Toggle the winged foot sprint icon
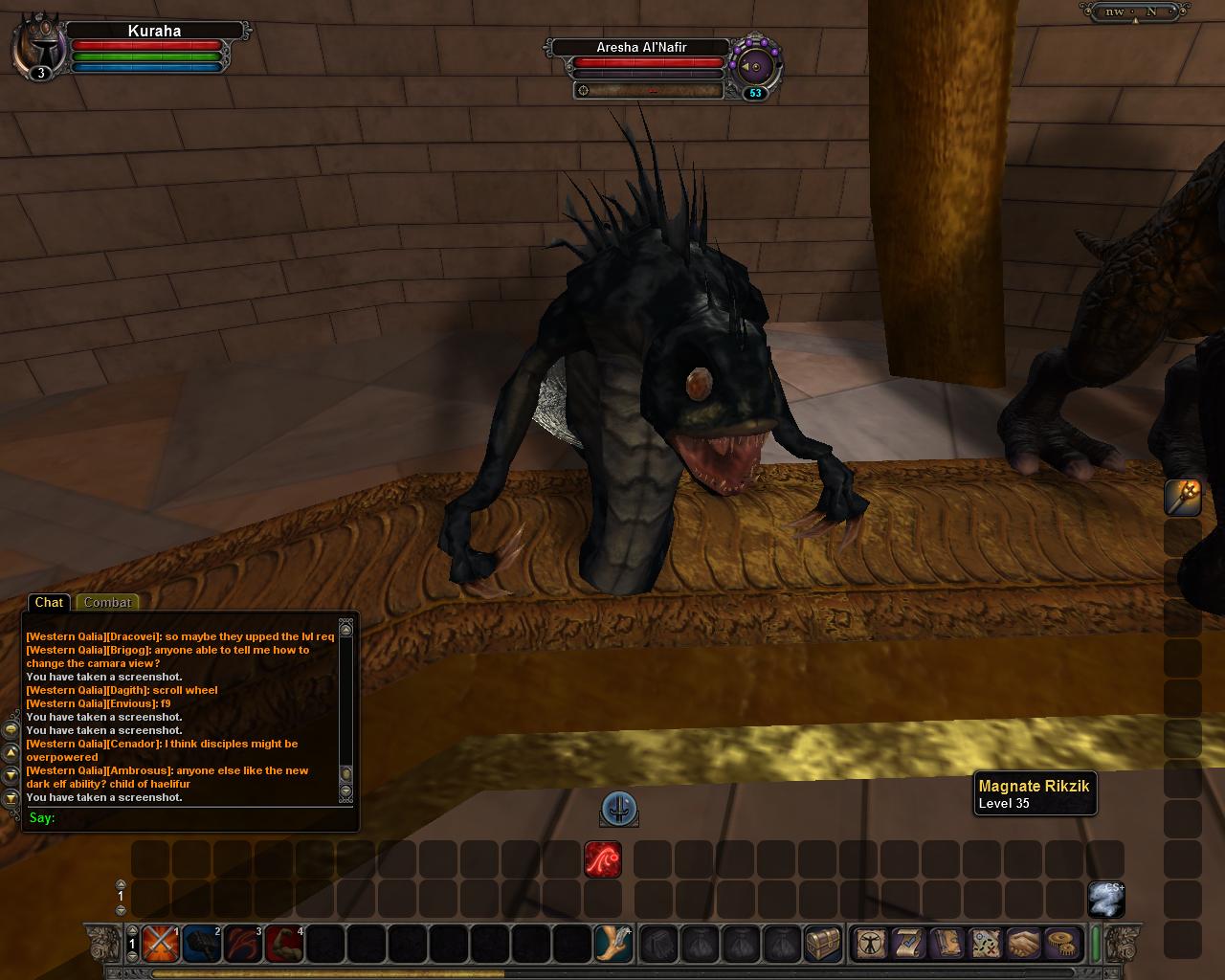The height and width of the screenshot is (980, 1225). (612, 944)
